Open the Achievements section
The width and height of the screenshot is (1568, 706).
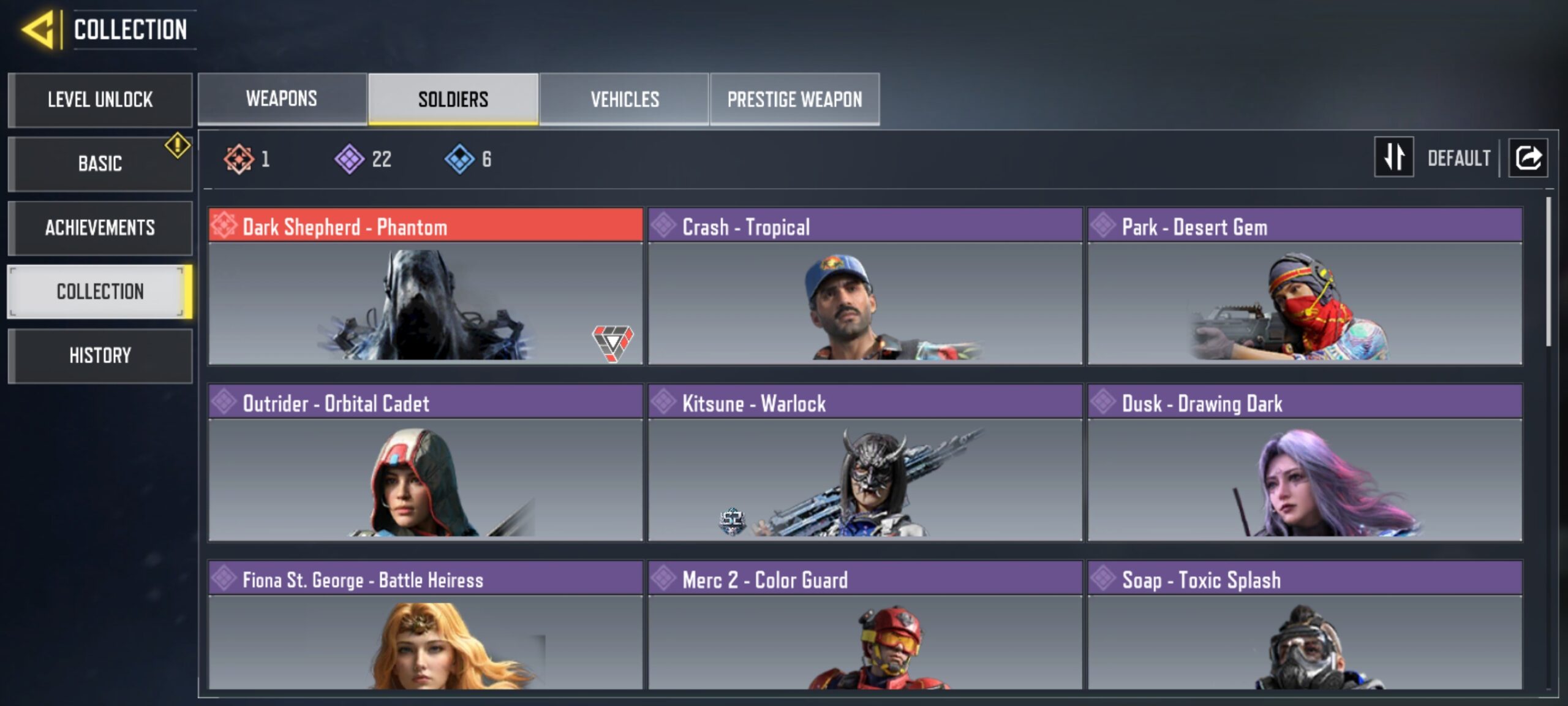tap(100, 227)
